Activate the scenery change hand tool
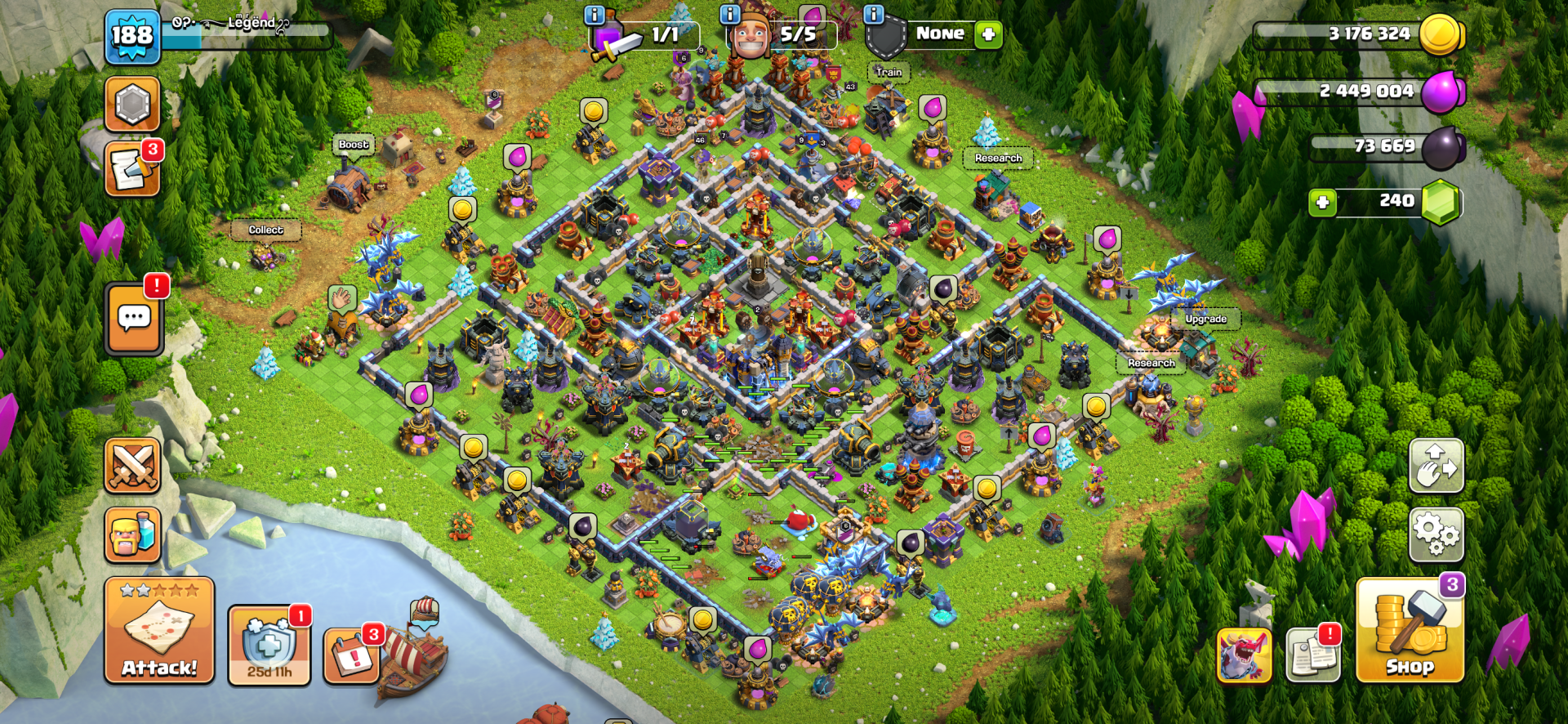This screenshot has width=1568, height=724. click(1435, 466)
